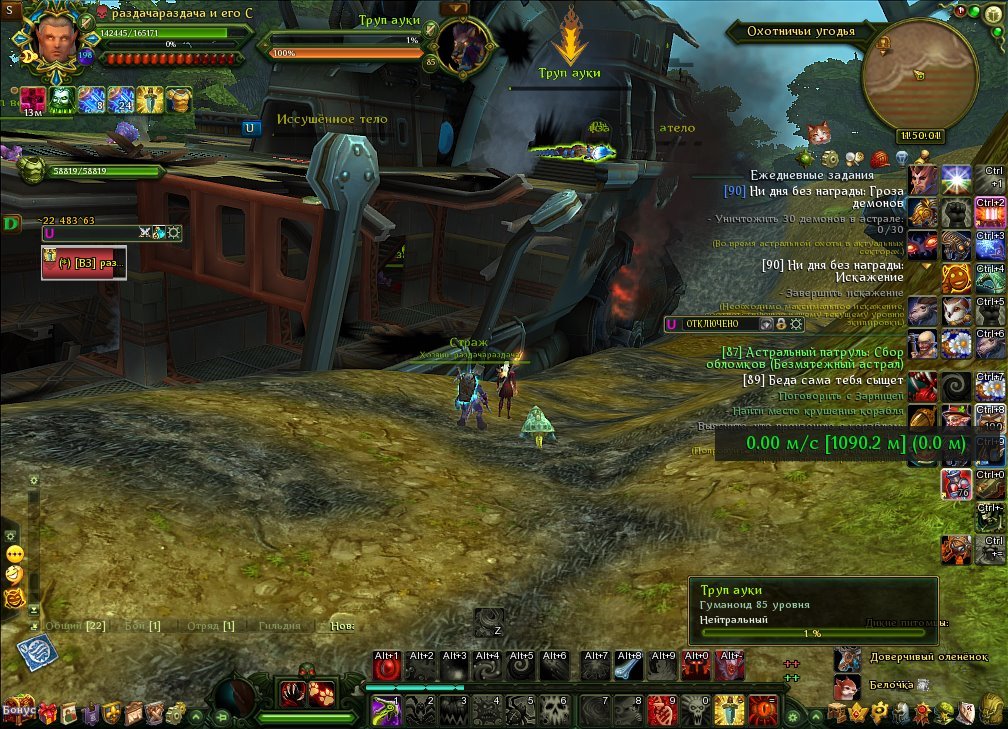Click the red claw pet attack command
Image resolution: width=1008 pixels, height=729 pixels.
coord(293,693)
